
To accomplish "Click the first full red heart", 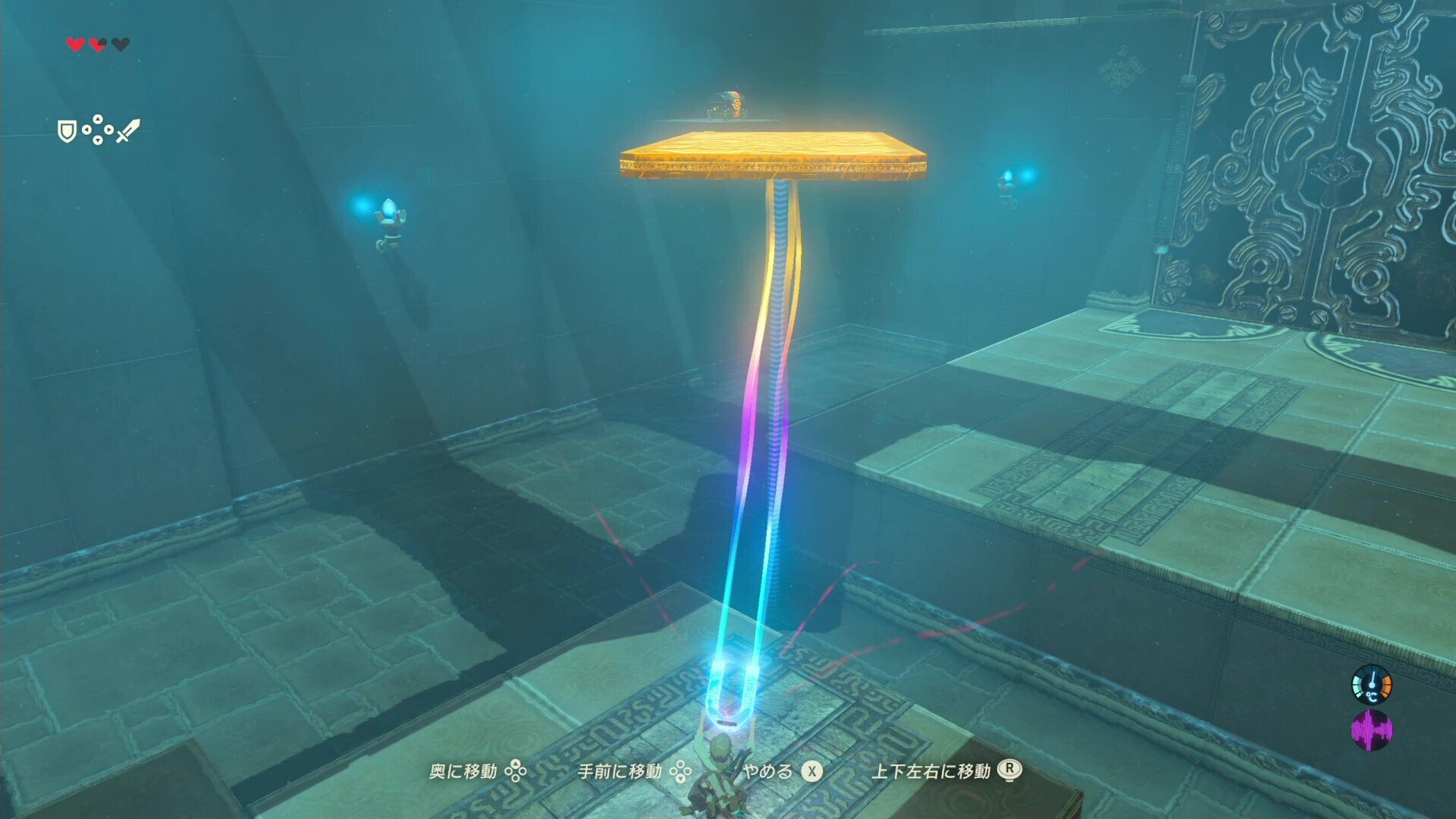I will [75, 44].
